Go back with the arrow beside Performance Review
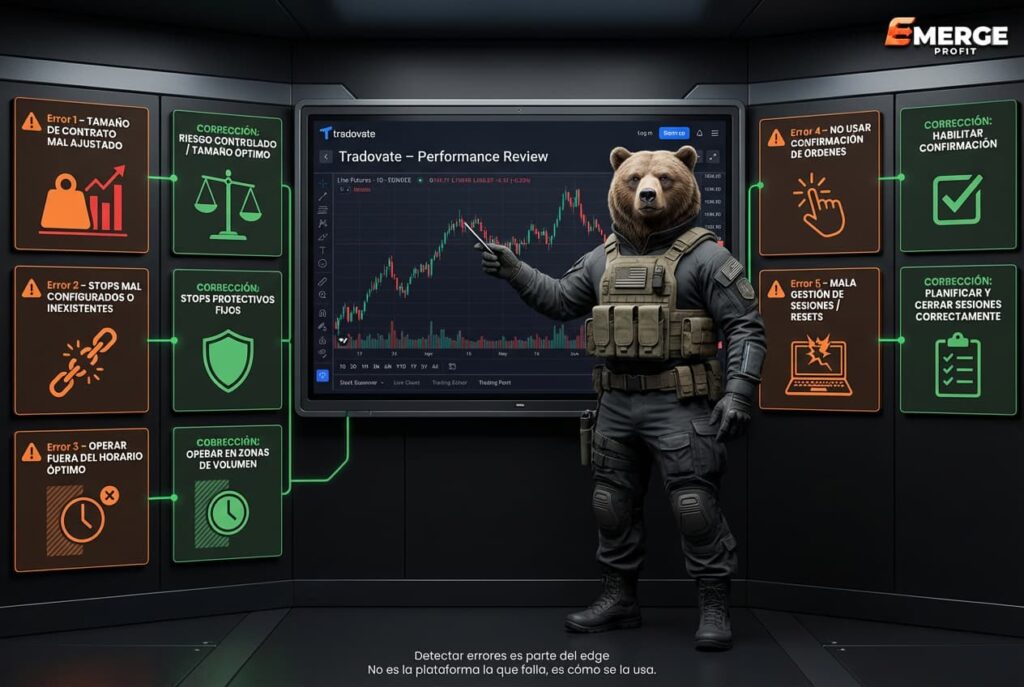Screen dimensions: 1024x687 [325, 157]
